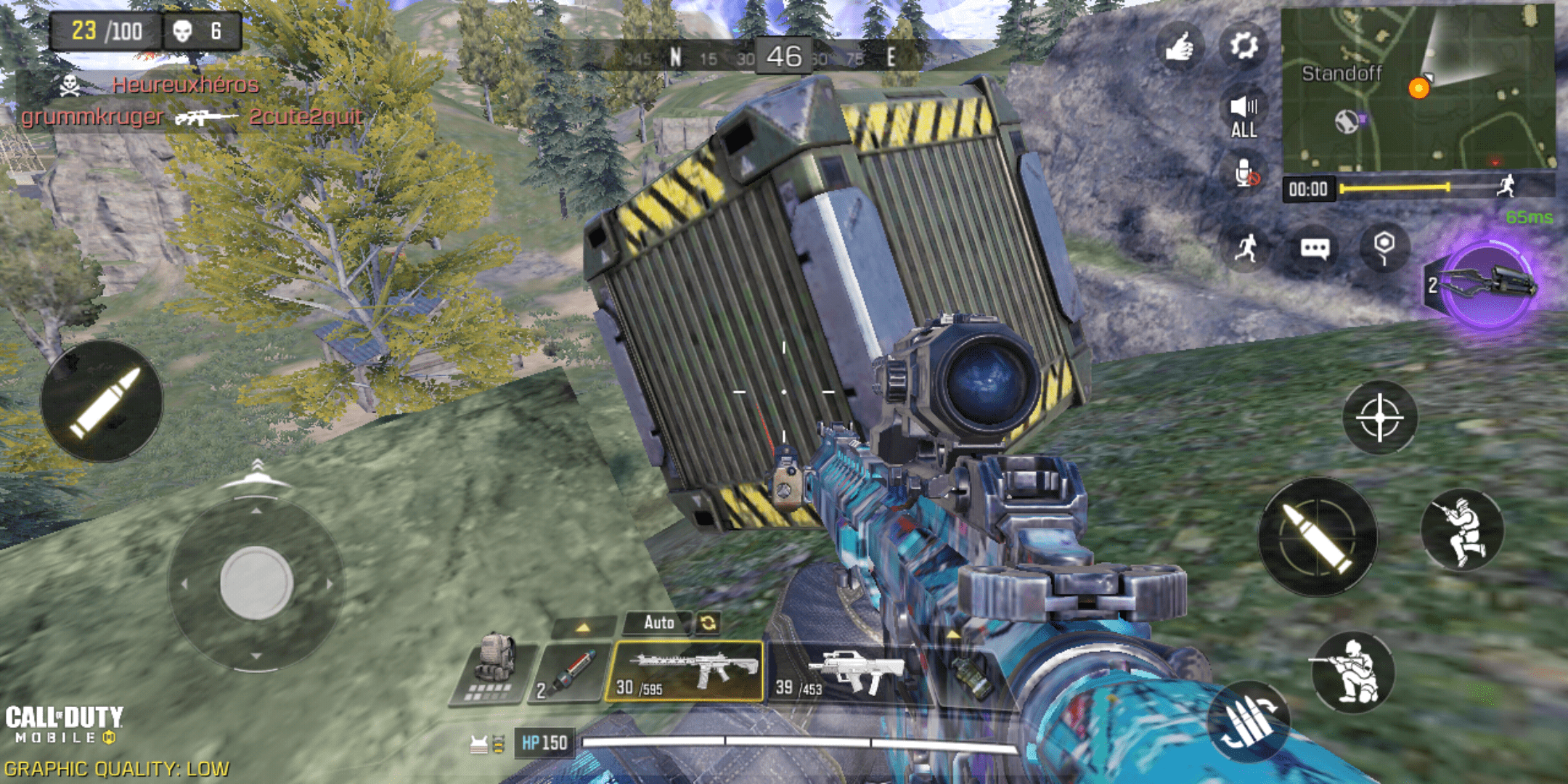Select the grenade slot

click(x=969, y=675)
